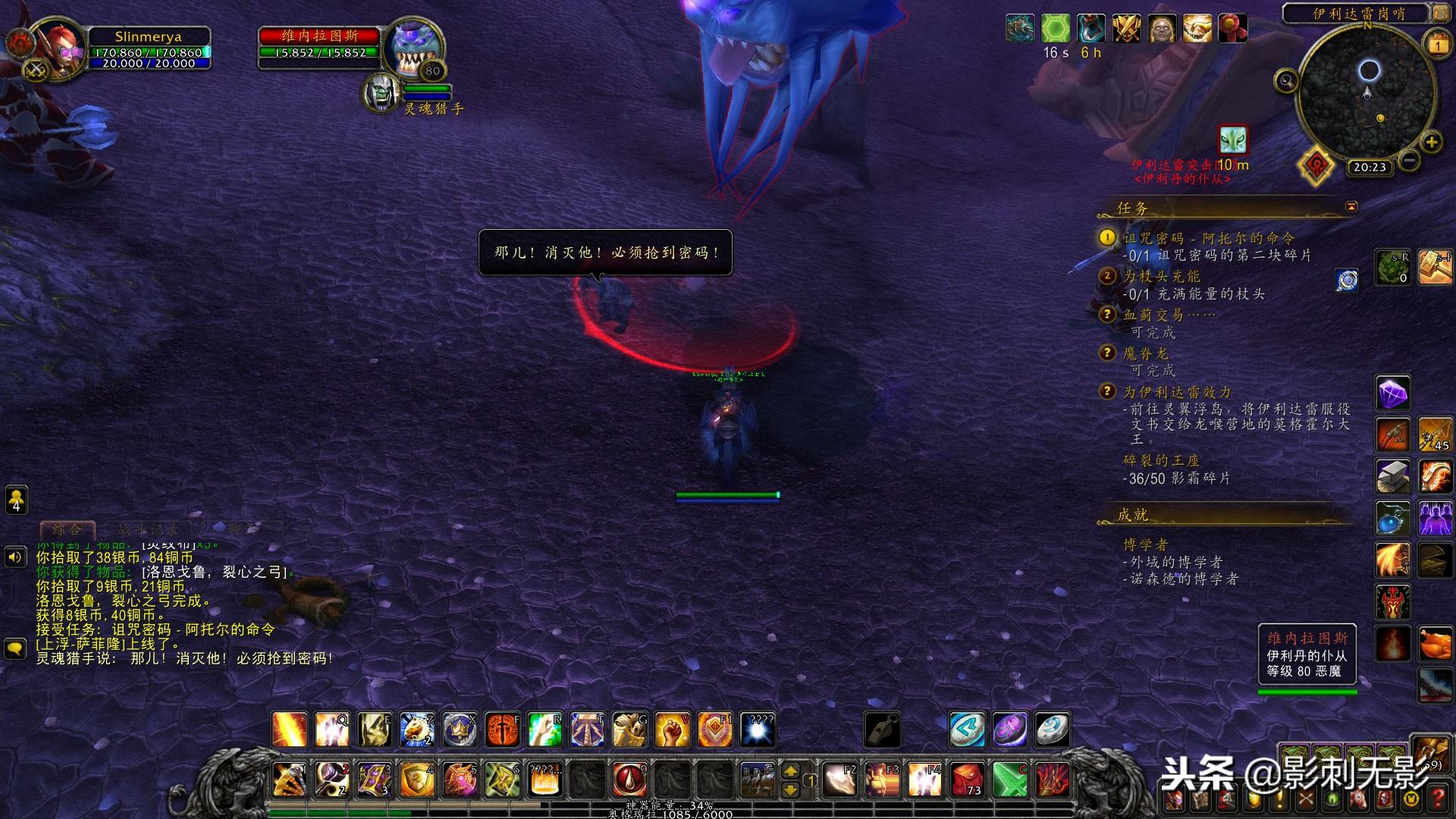
Task: Switch to the 综合 chat tab
Action: tap(67, 529)
